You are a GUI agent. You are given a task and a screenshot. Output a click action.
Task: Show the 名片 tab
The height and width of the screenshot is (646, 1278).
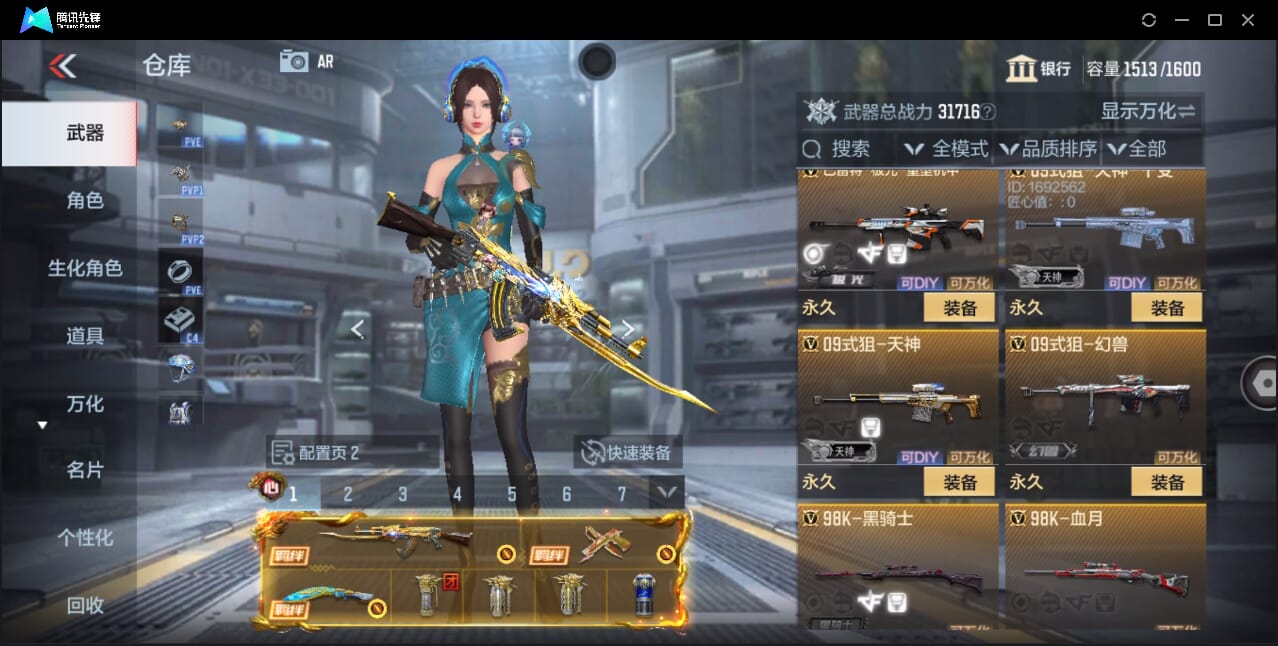tap(85, 470)
